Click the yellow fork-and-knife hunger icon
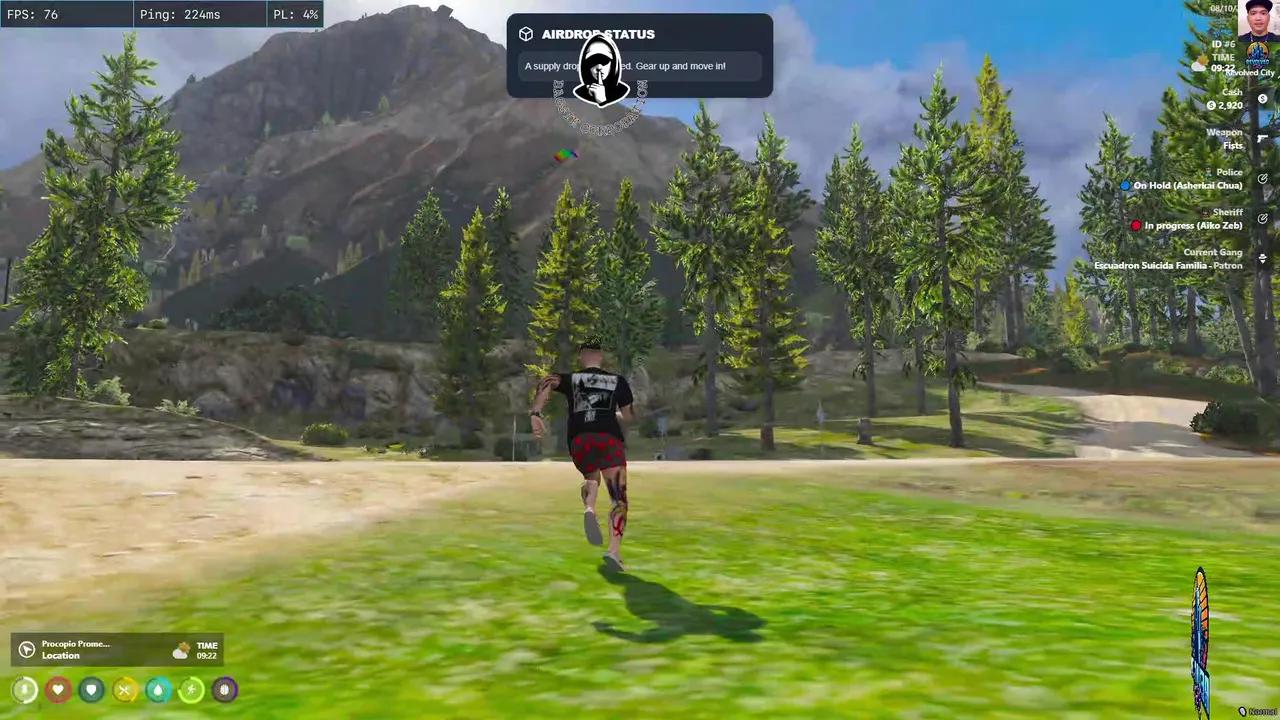Image resolution: width=1280 pixels, height=720 pixels. pos(124,689)
